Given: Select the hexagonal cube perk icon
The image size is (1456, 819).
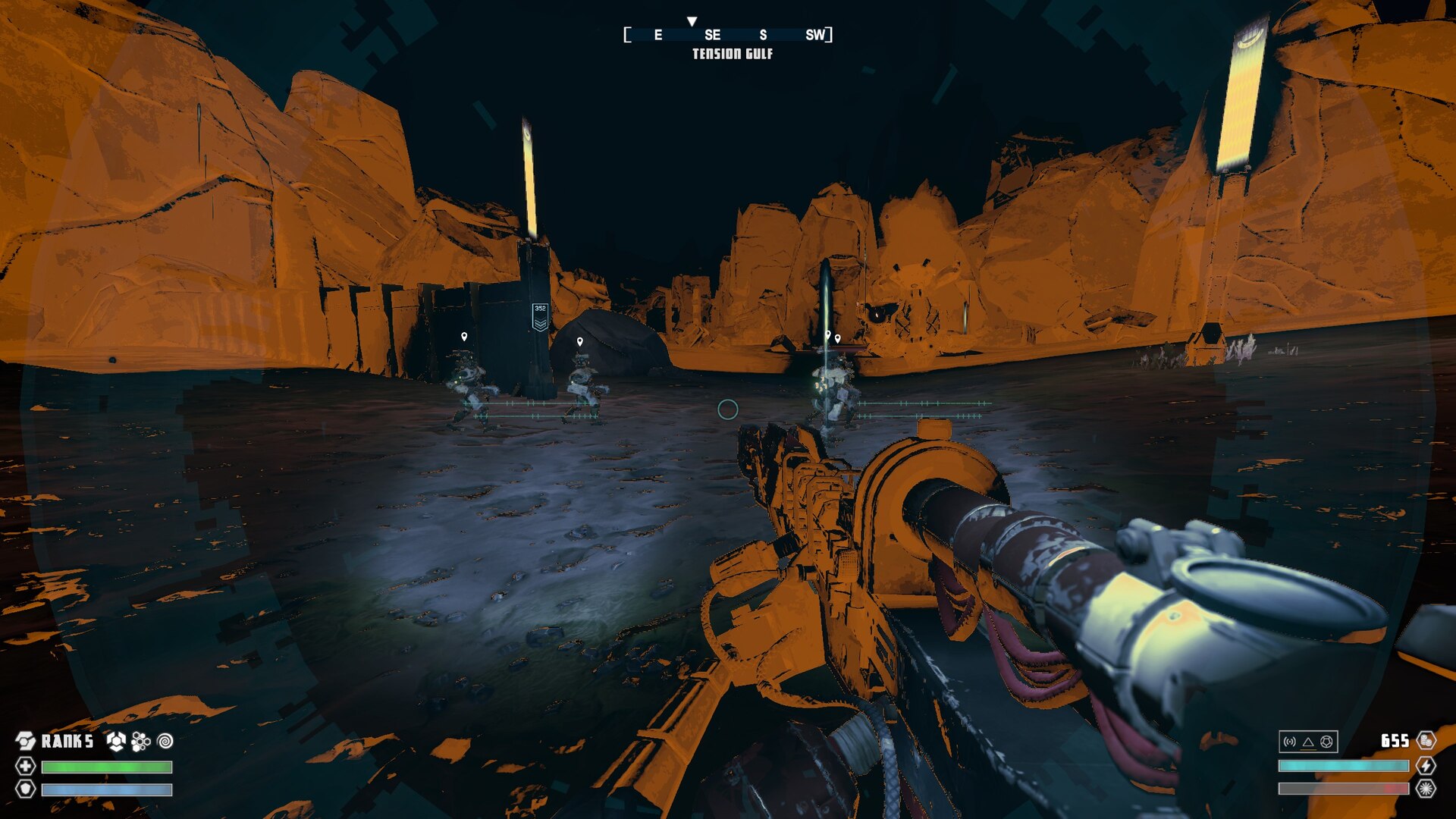Looking at the screenshot, I should (x=116, y=741).
